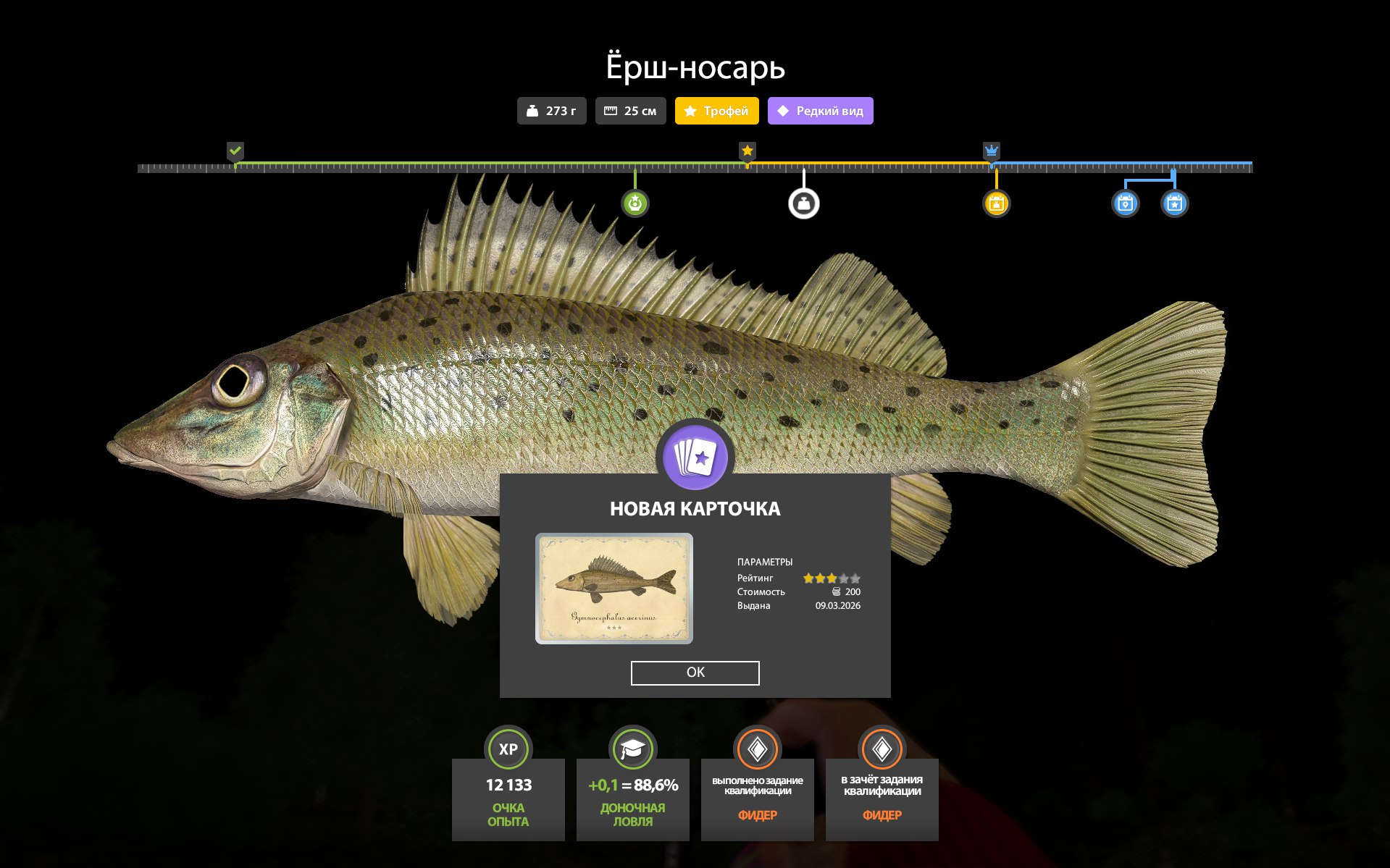Open the Донная ловля skill panel

(632, 798)
